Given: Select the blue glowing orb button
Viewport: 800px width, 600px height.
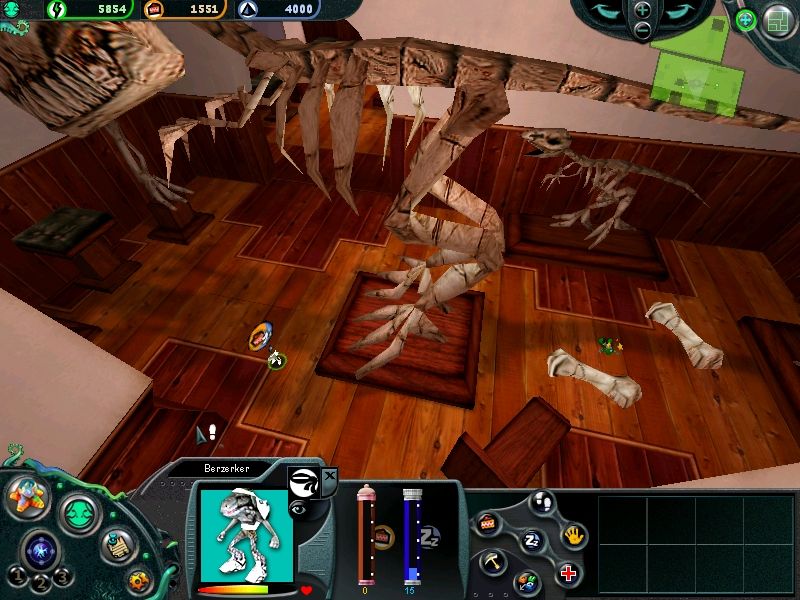Looking at the screenshot, I should [42, 549].
